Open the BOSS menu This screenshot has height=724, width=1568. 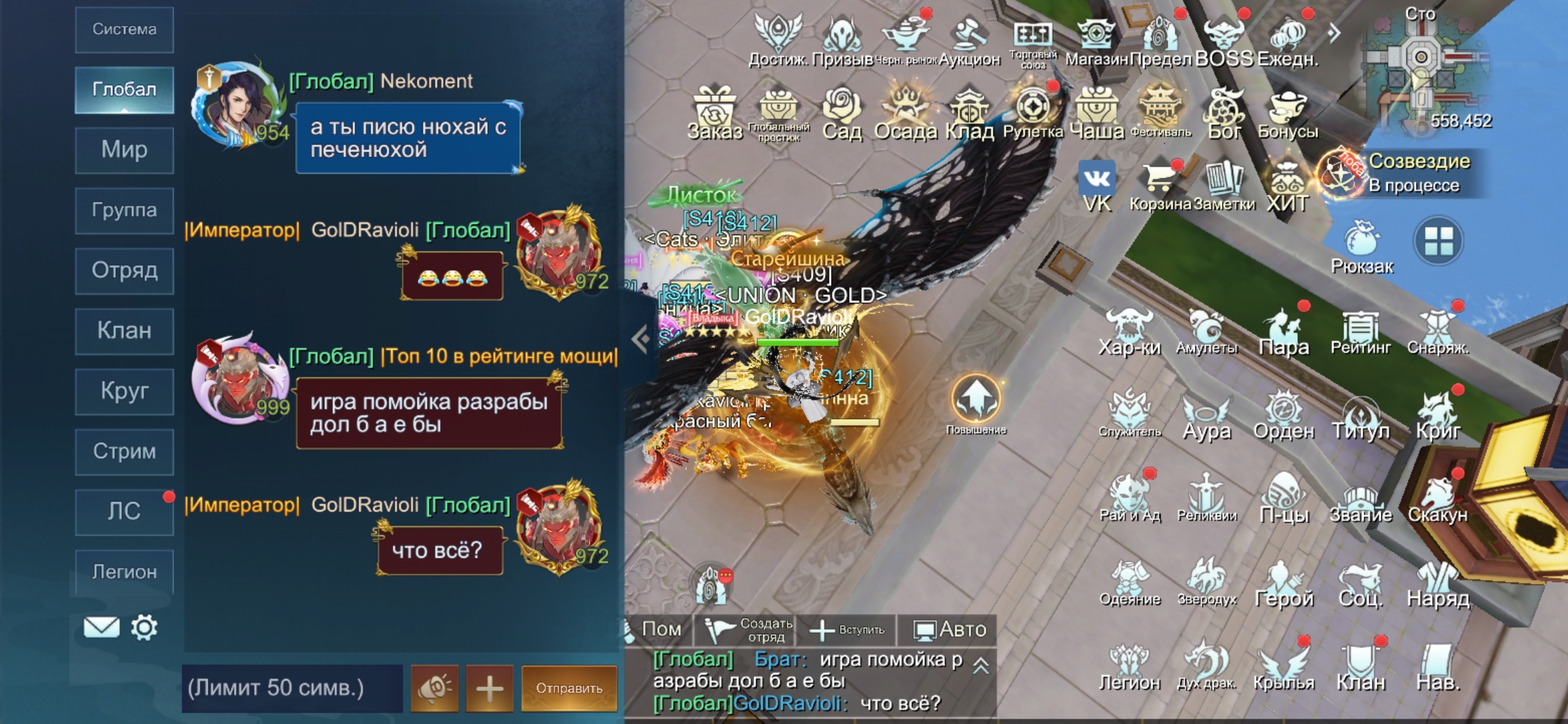pos(1224,42)
